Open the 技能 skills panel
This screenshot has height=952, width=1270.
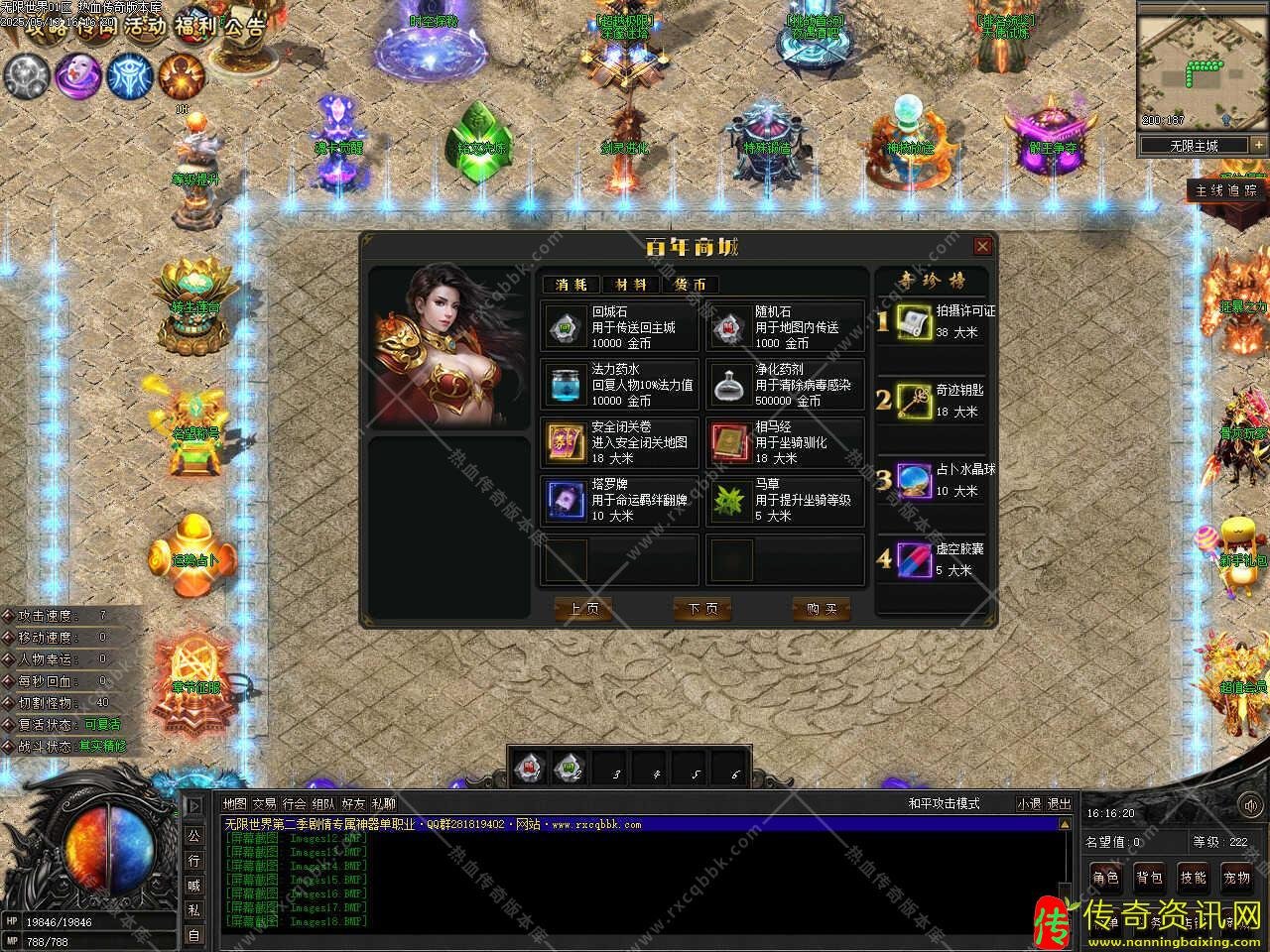(1193, 878)
